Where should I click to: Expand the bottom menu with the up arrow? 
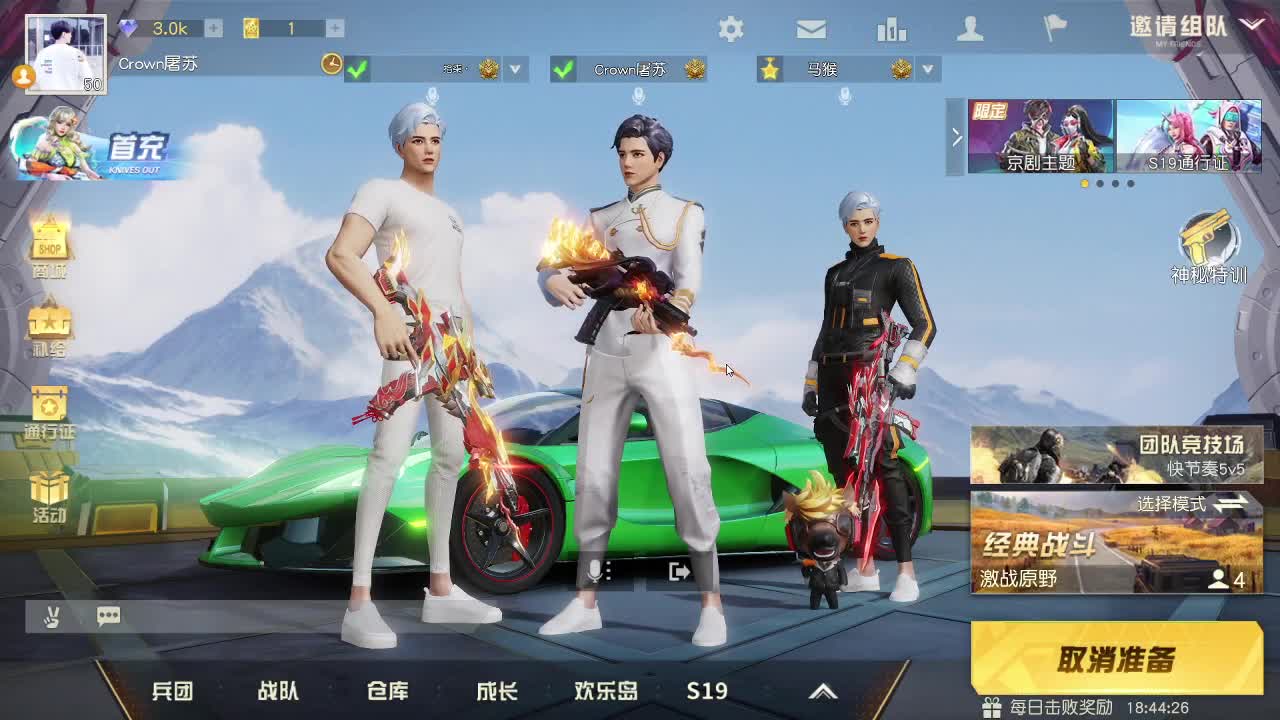click(824, 690)
